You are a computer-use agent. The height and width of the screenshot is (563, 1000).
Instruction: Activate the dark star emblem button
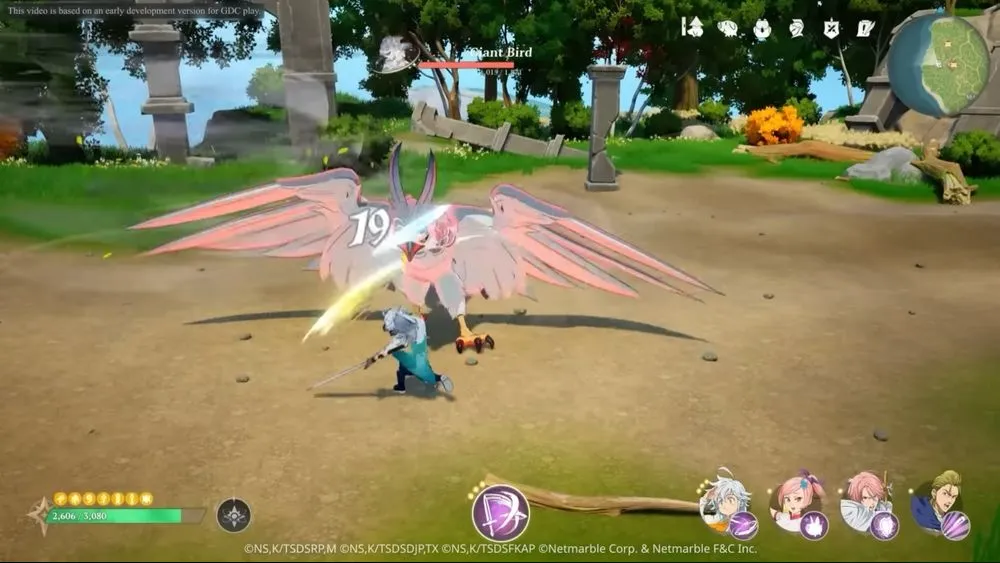(234, 515)
